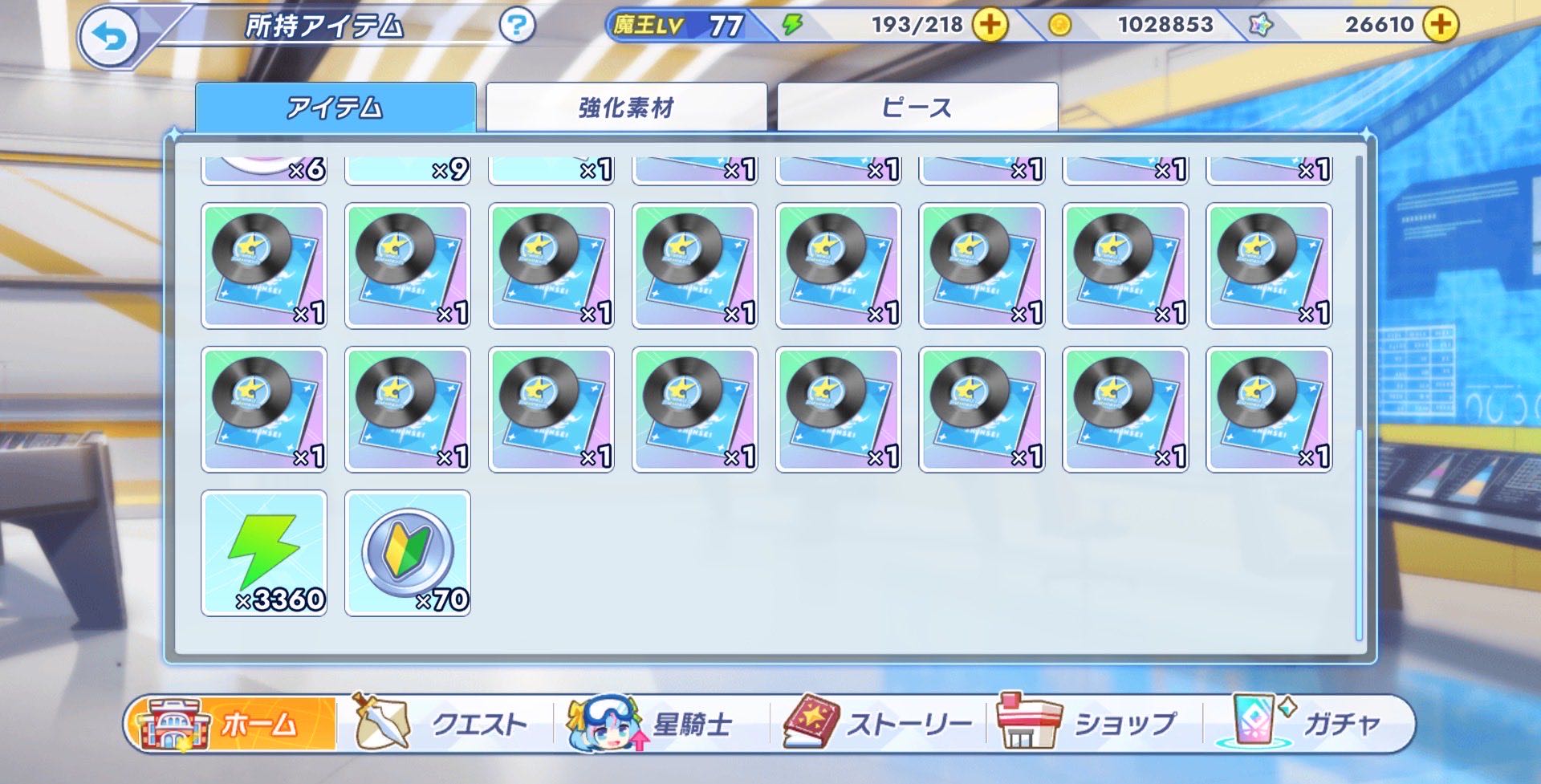Open the クエスト menu

pos(445,724)
